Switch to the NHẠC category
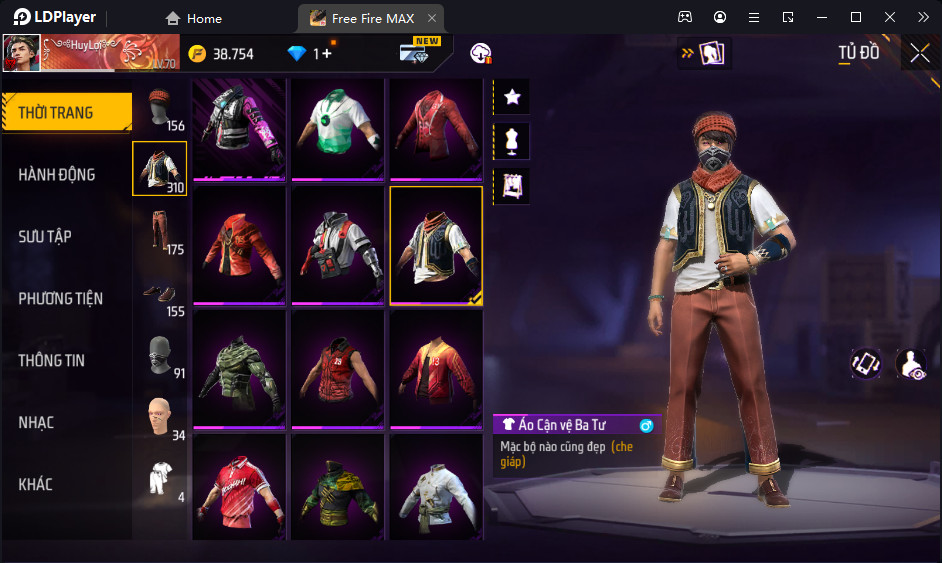This screenshot has height=563, width=942. [36, 423]
